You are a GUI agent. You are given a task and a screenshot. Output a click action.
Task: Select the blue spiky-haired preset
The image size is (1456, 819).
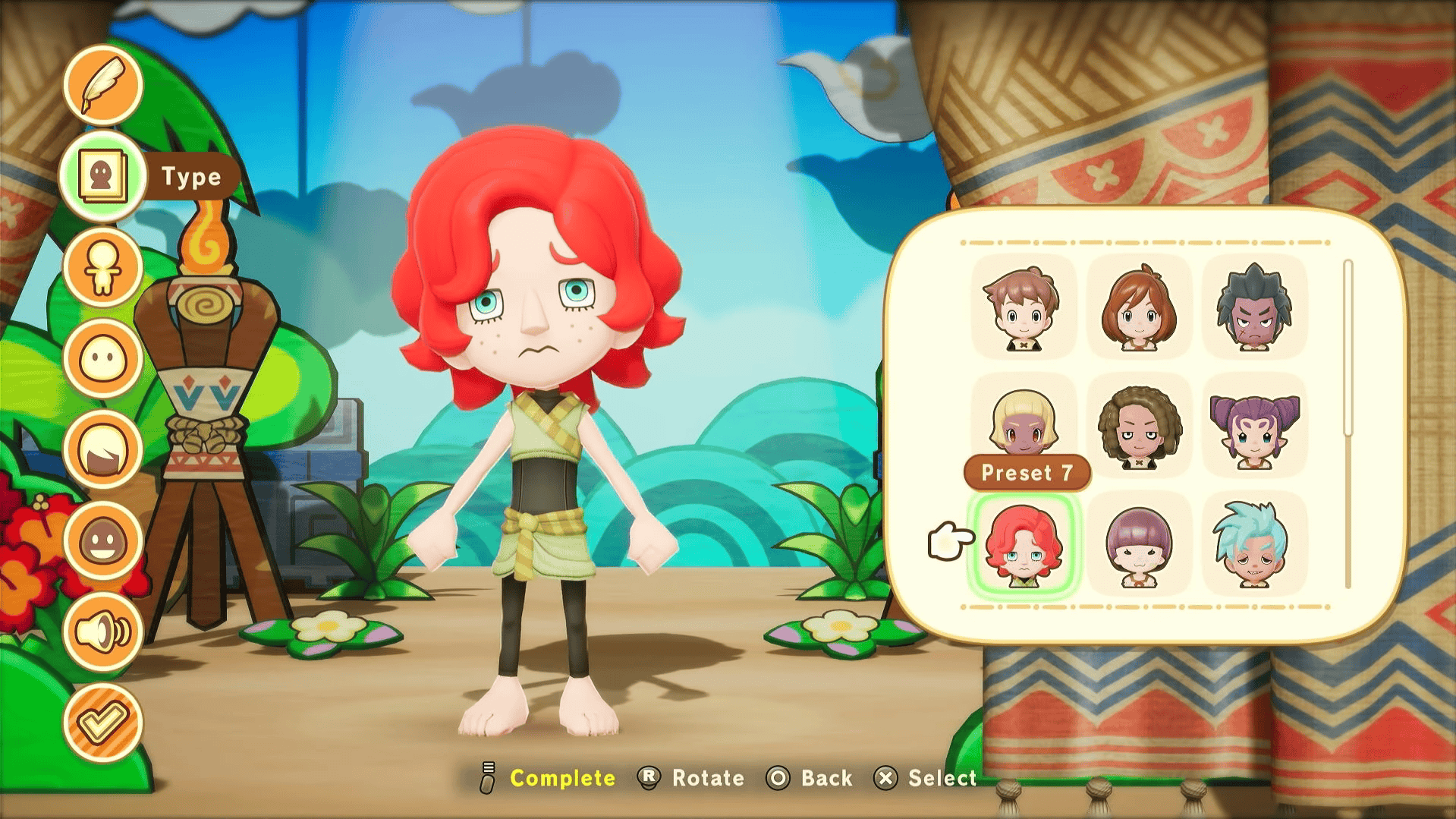click(1253, 545)
